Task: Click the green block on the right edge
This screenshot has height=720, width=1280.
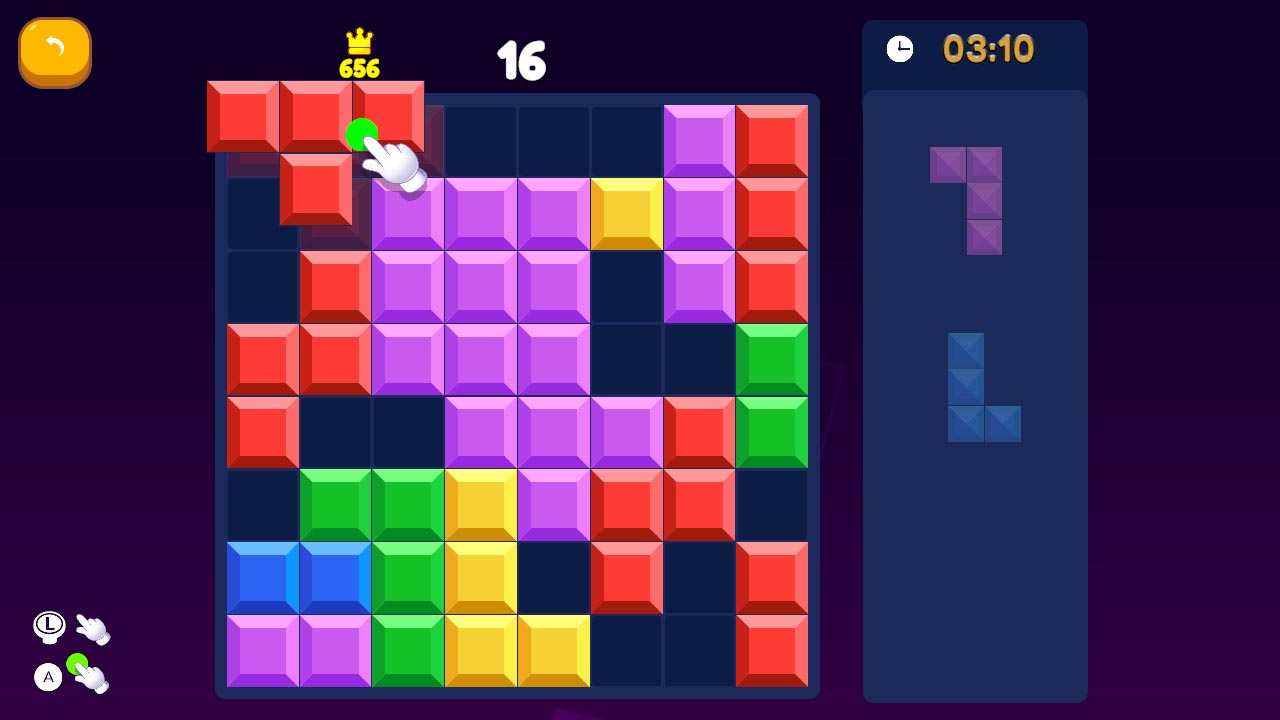Action: 772,358
